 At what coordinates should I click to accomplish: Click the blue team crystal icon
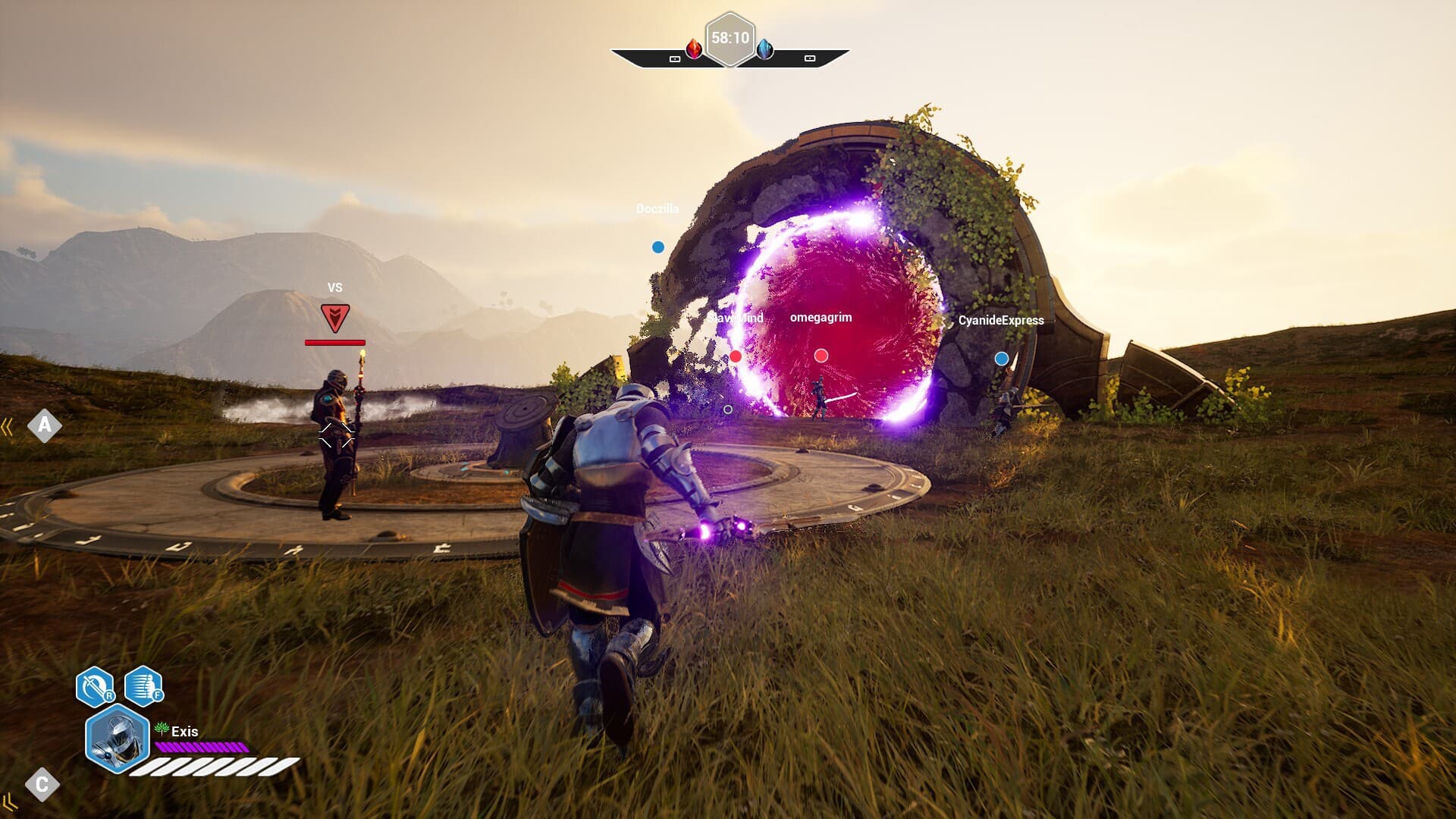[765, 49]
